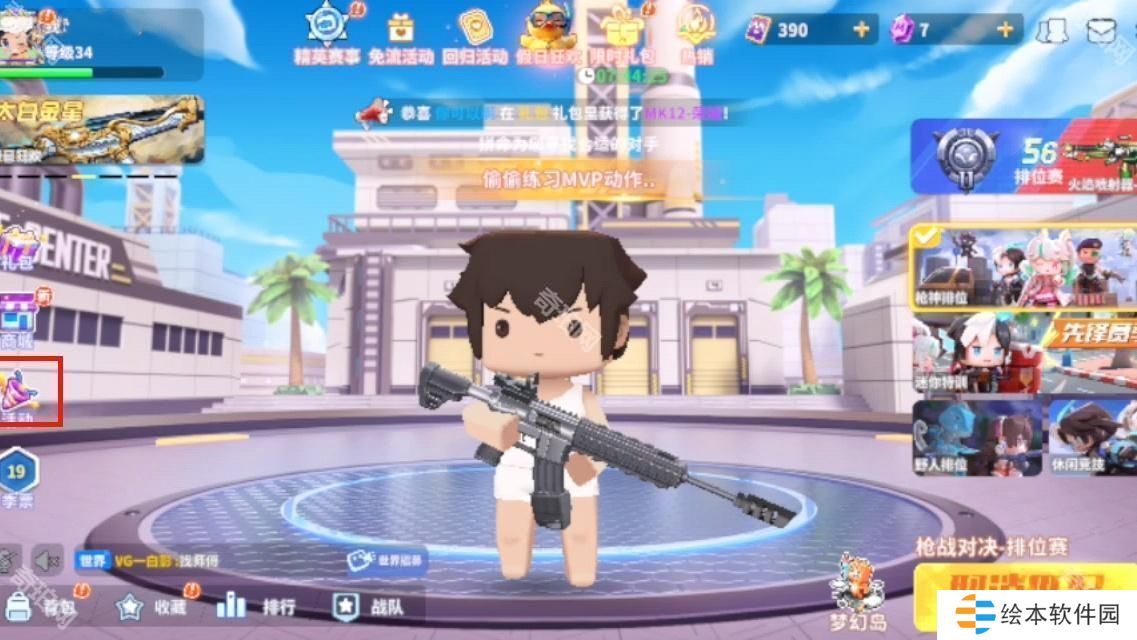Select the 野人排位 mode tile

(x=975, y=438)
